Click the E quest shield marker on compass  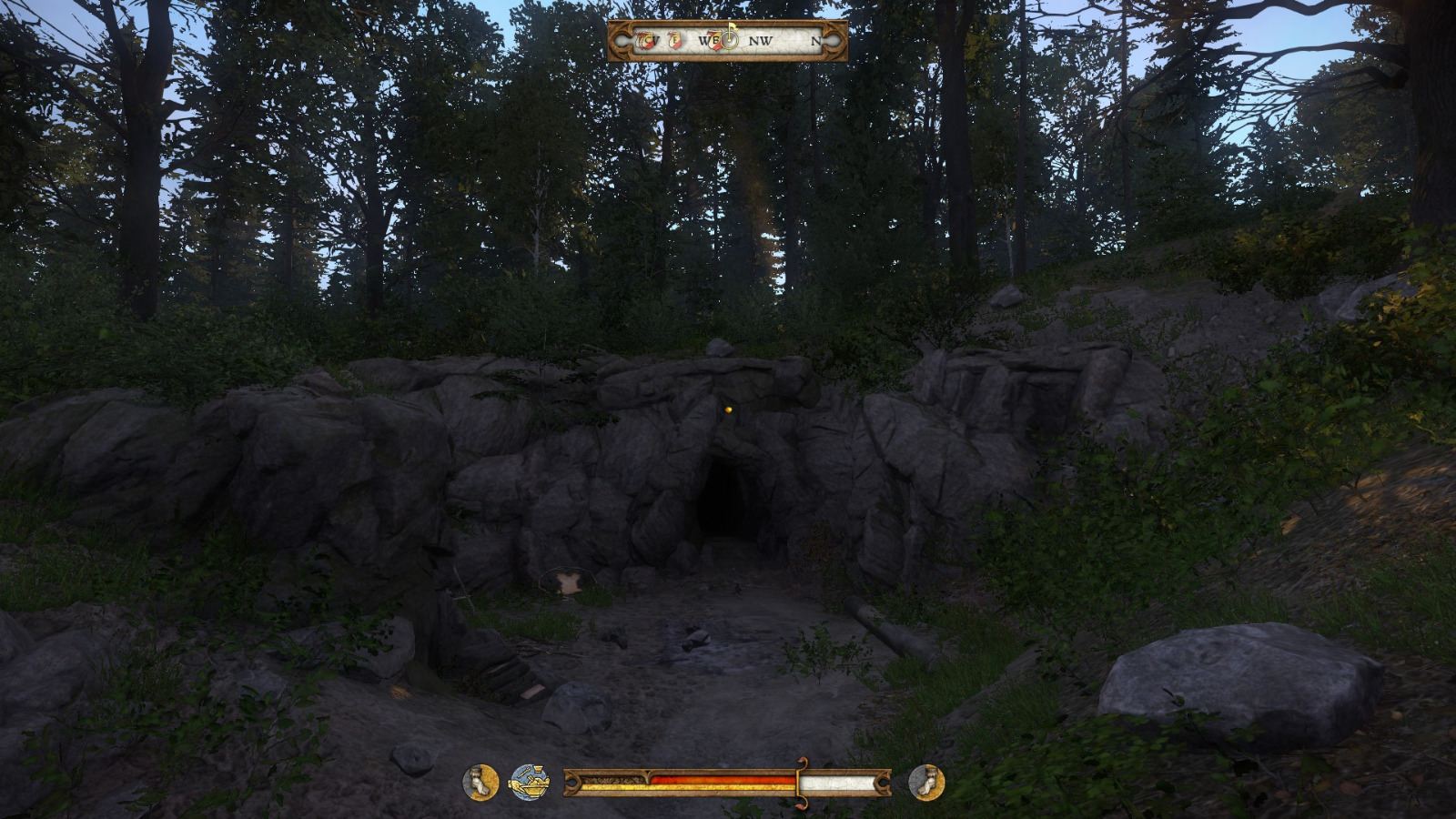675,41
